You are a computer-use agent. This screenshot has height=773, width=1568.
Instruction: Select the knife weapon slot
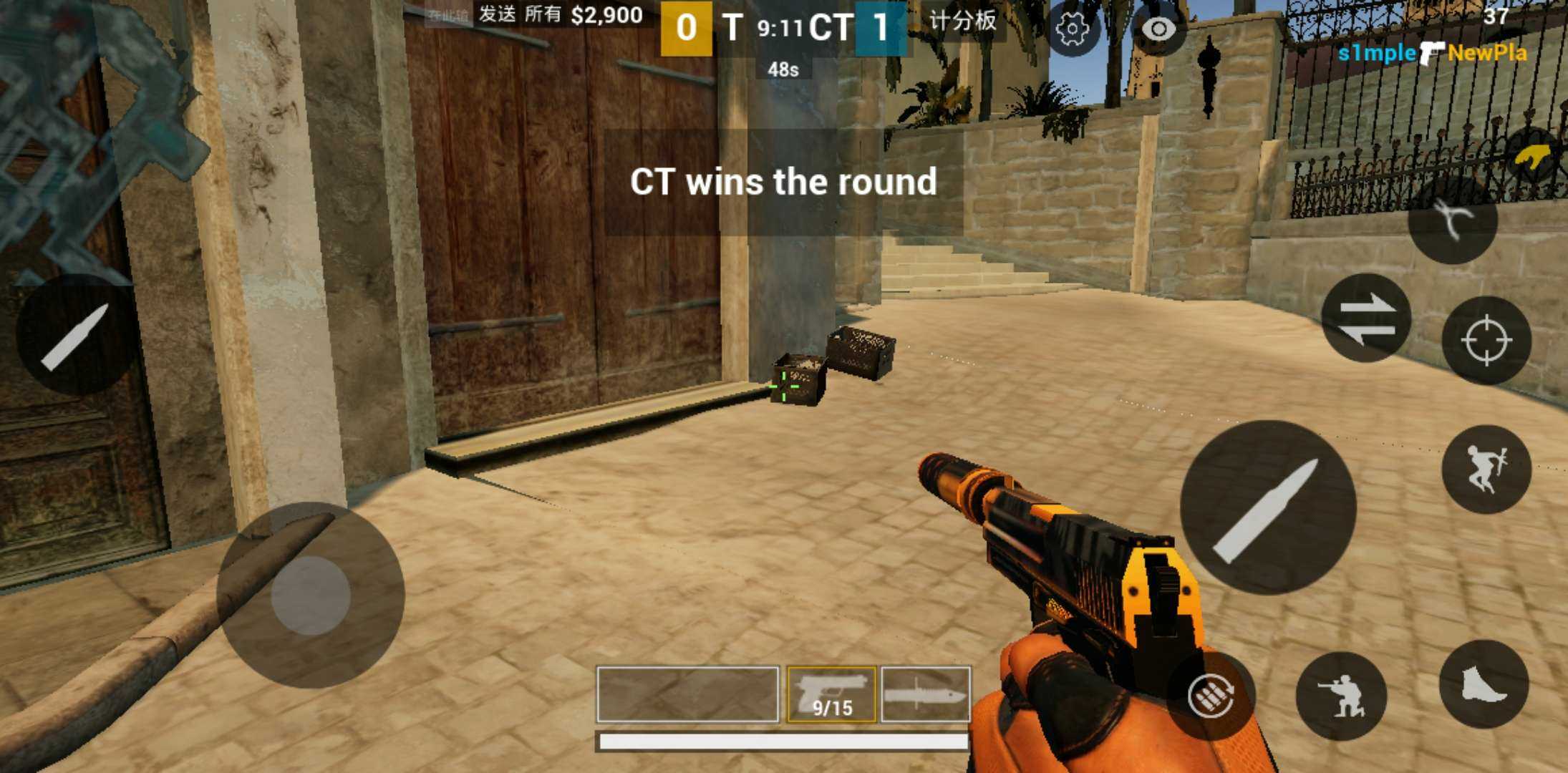926,694
